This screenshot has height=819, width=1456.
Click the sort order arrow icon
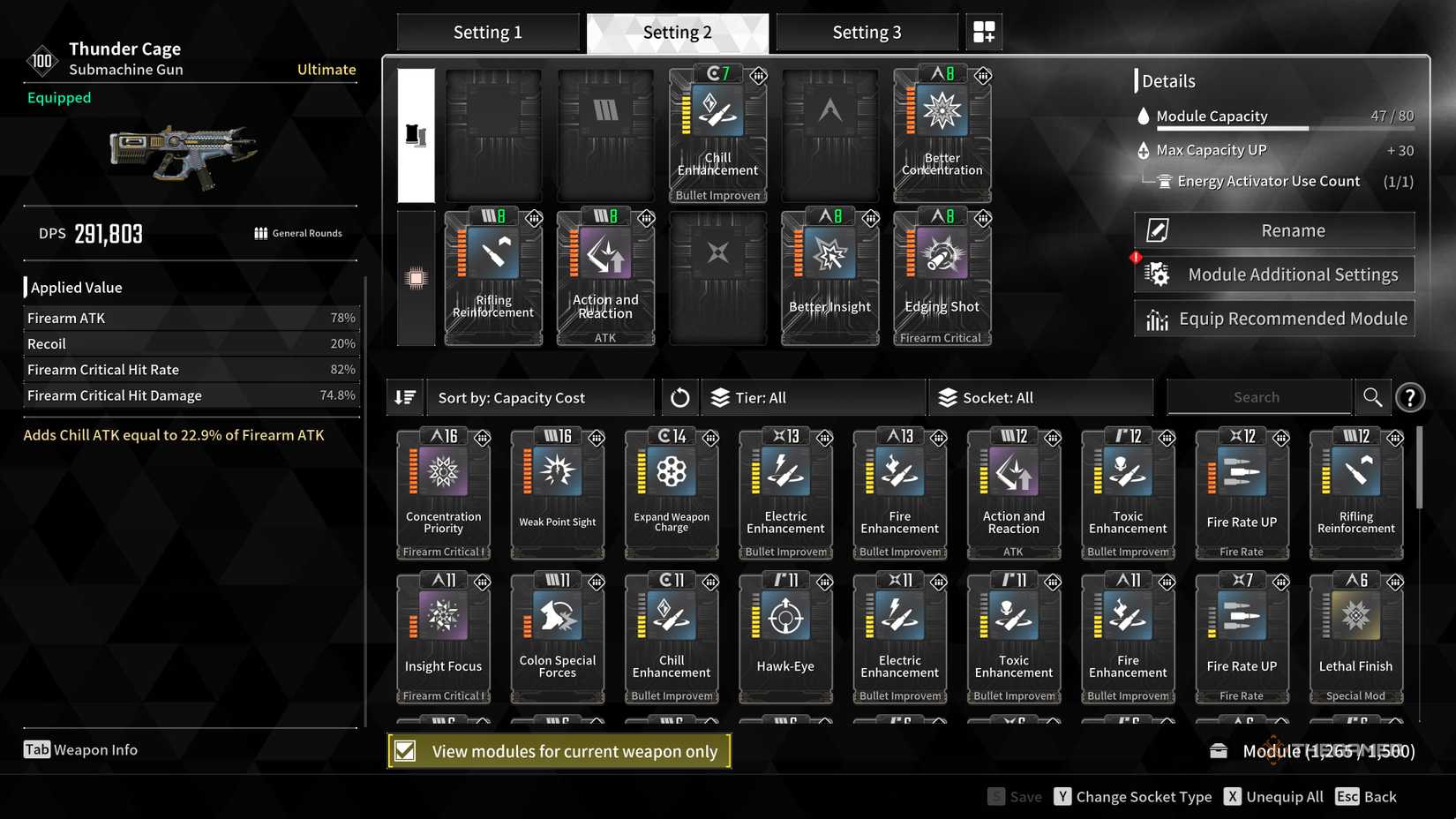[405, 397]
